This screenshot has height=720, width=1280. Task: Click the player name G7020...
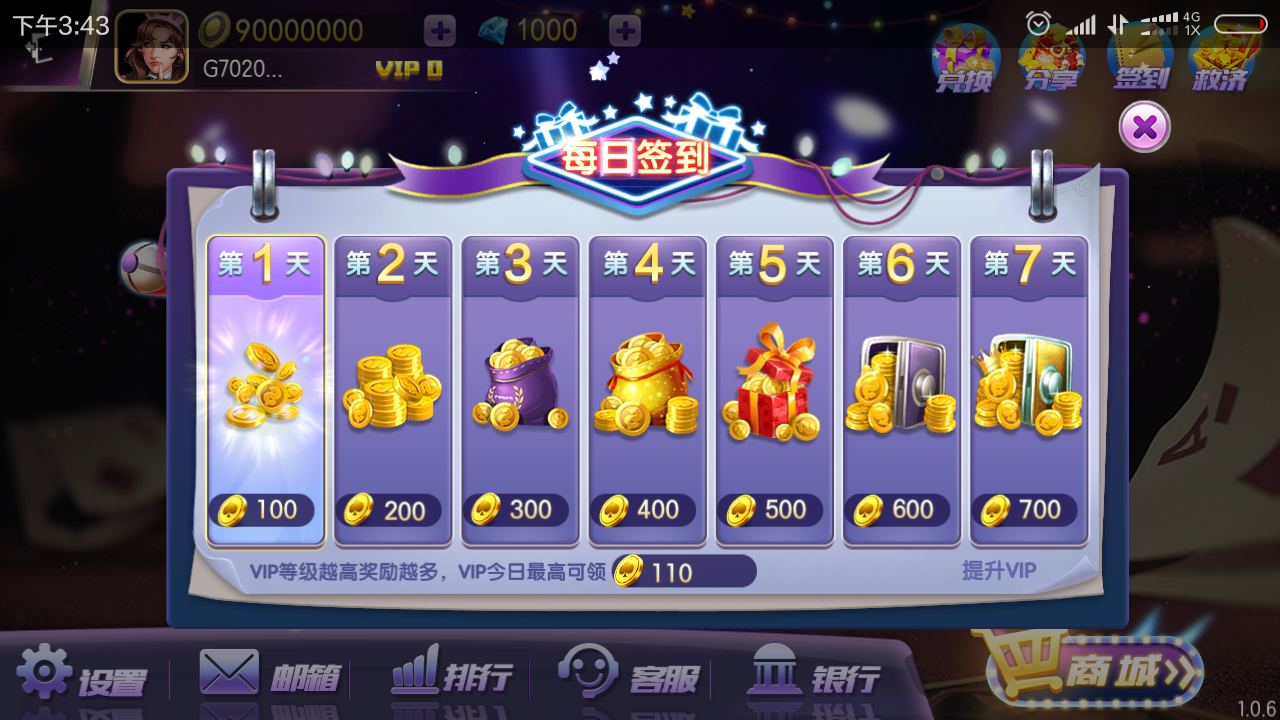pyautogui.click(x=242, y=70)
